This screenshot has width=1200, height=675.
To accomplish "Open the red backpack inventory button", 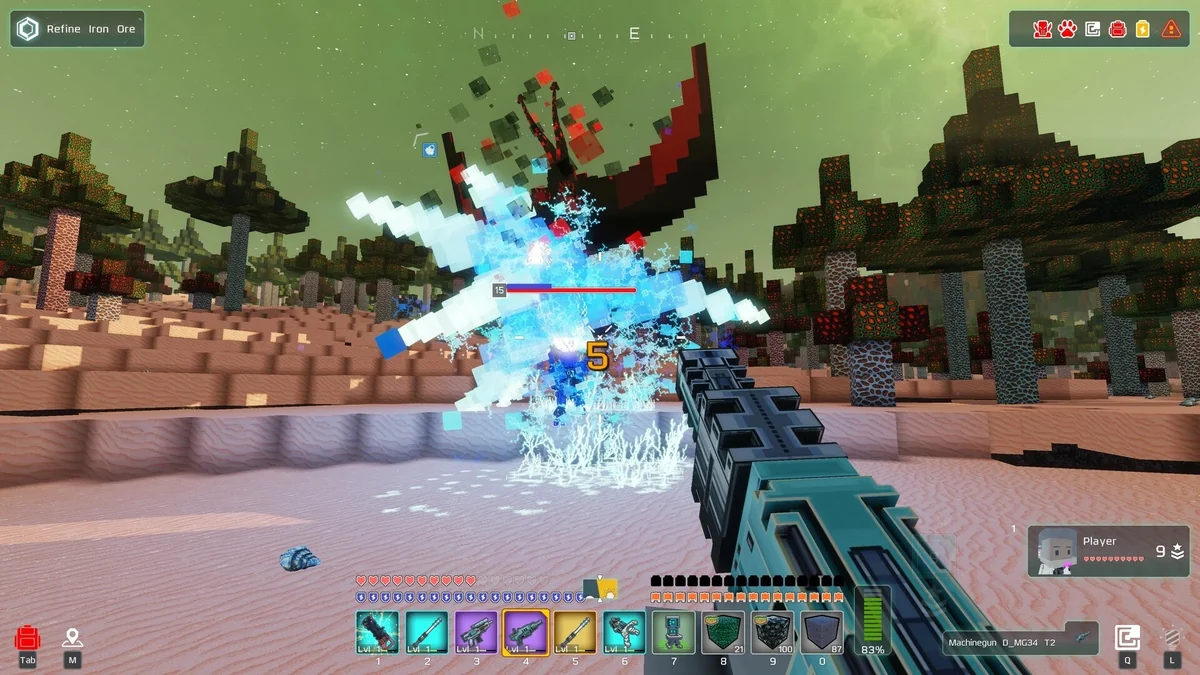I will (x=28, y=638).
